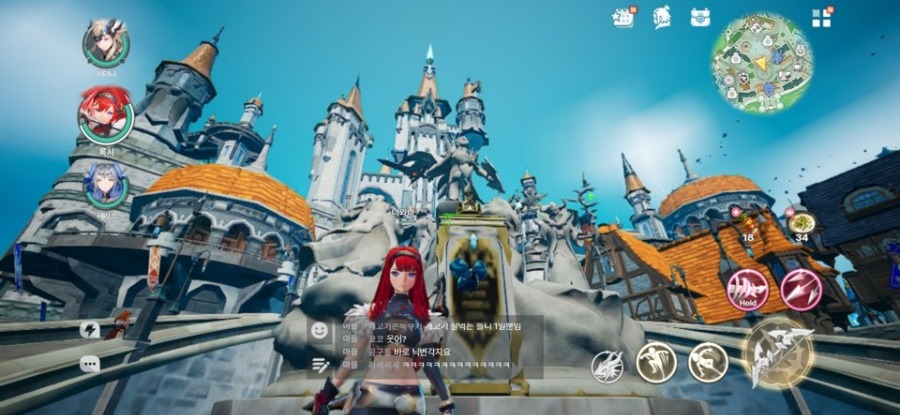
Task: Open the backpack inventory icon
Action: click(x=700, y=17)
